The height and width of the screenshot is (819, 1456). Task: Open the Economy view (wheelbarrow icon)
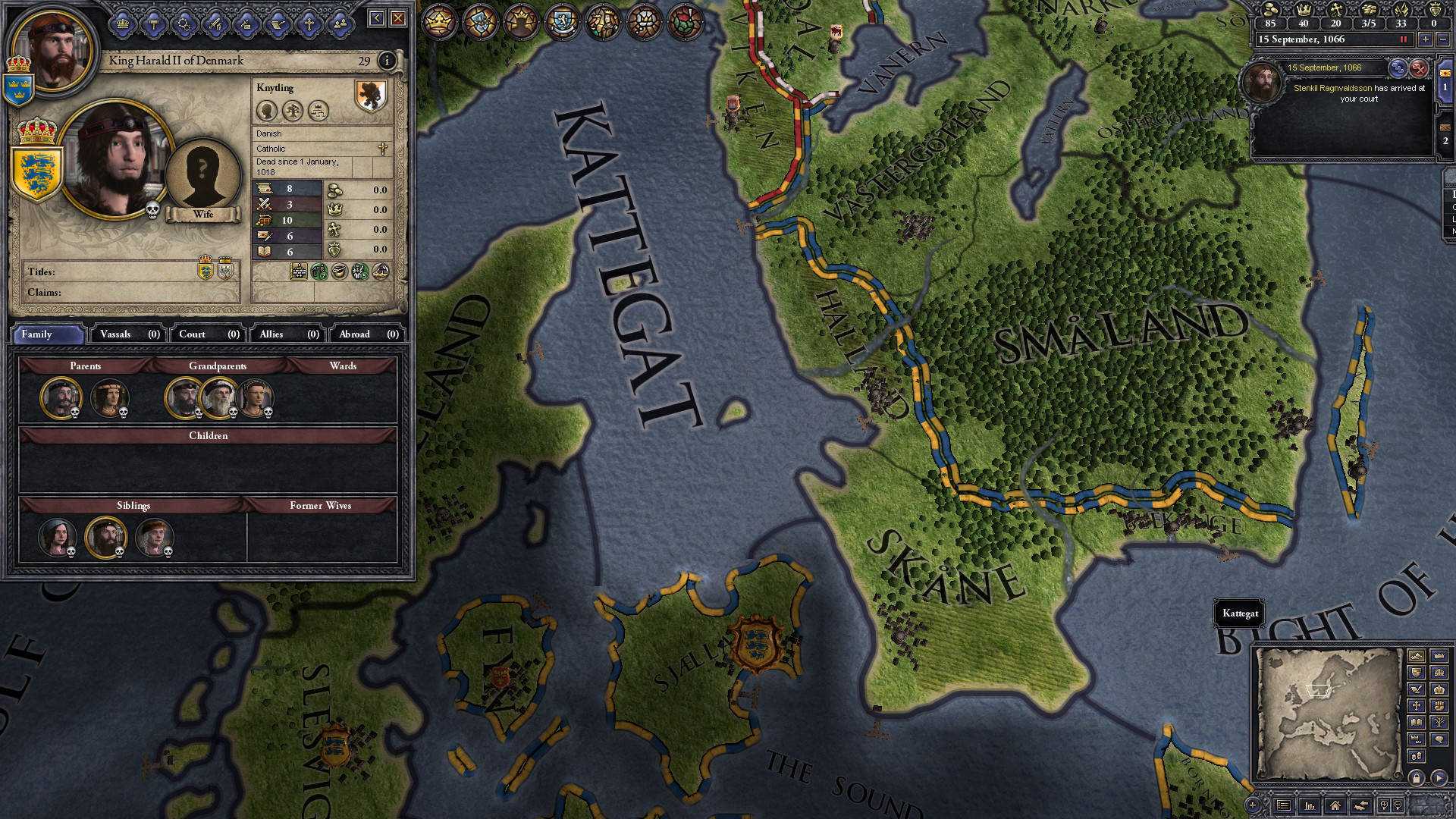(276, 25)
